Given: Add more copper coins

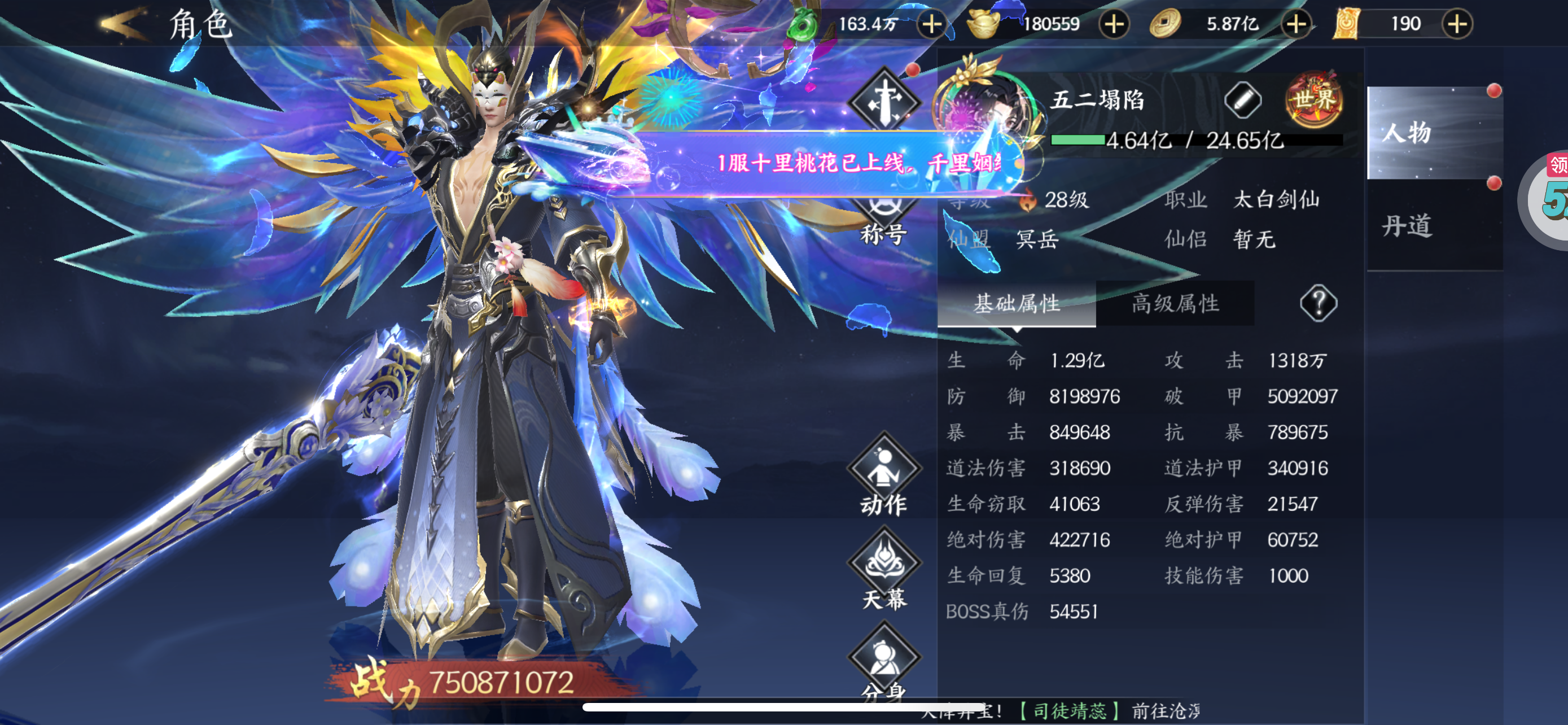Looking at the screenshot, I should pos(1296,24).
